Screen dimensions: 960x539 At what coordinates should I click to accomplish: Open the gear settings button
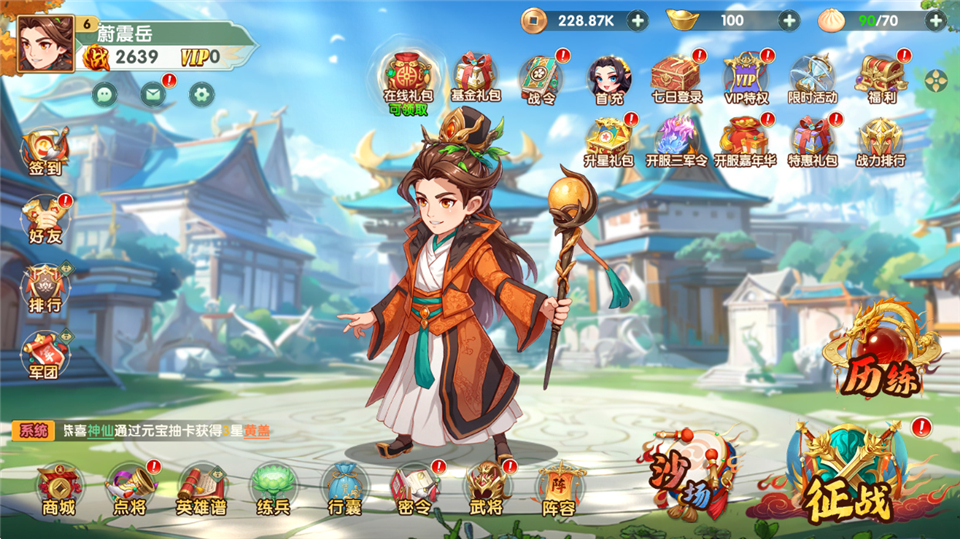click(203, 95)
